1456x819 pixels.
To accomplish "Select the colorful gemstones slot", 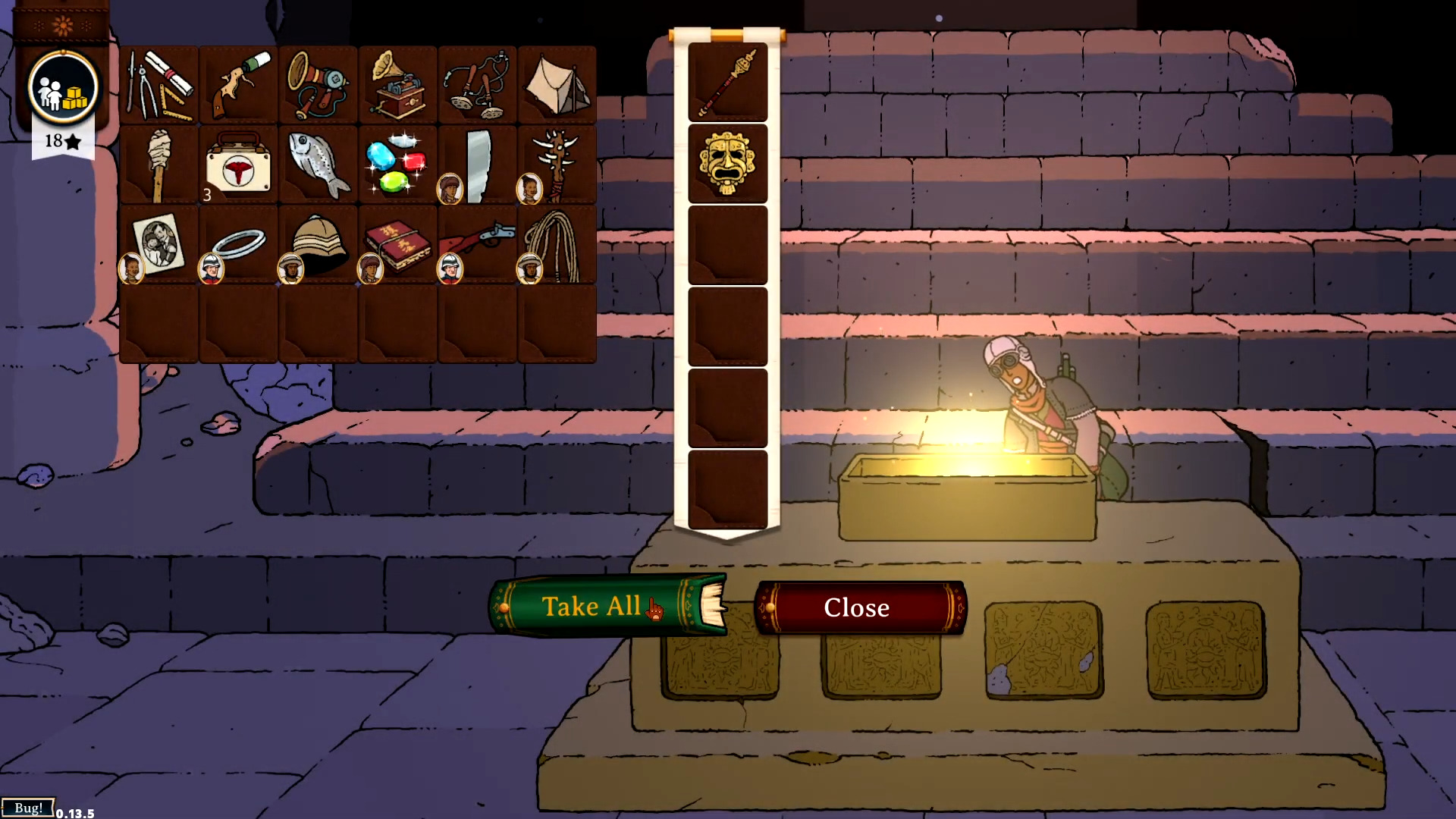I will (397, 165).
